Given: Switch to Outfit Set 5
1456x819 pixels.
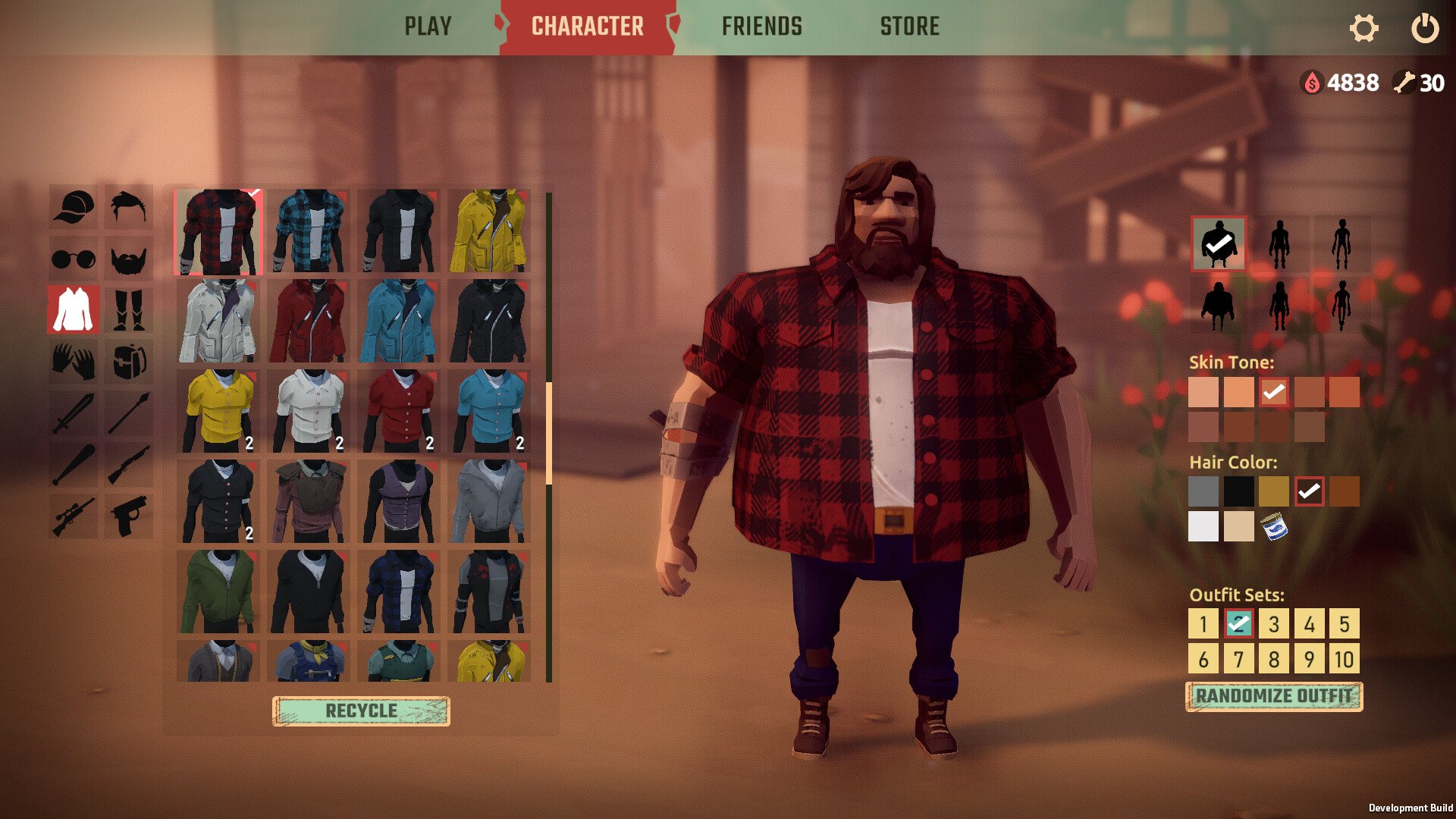Looking at the screenshot, I should [x=1345, y=623].
